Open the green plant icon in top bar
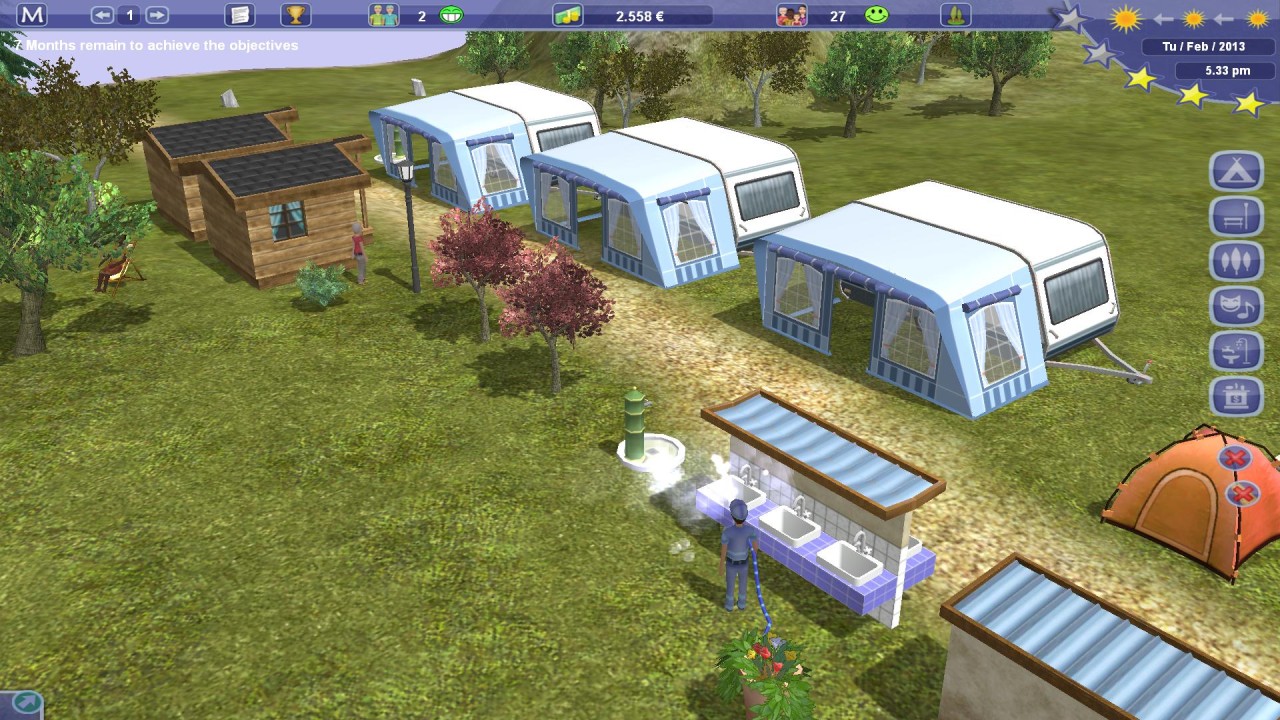This screenshot has width=1280, height=720. [x=956, y=15]
